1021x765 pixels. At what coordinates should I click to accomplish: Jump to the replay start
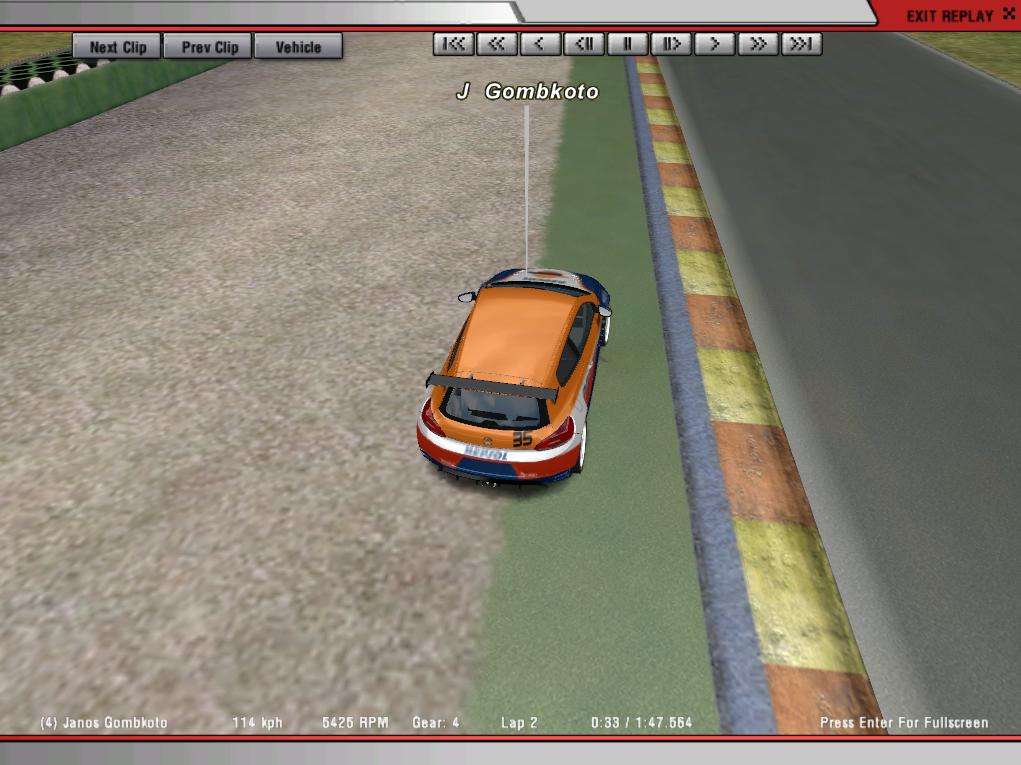tap(453, 44)
